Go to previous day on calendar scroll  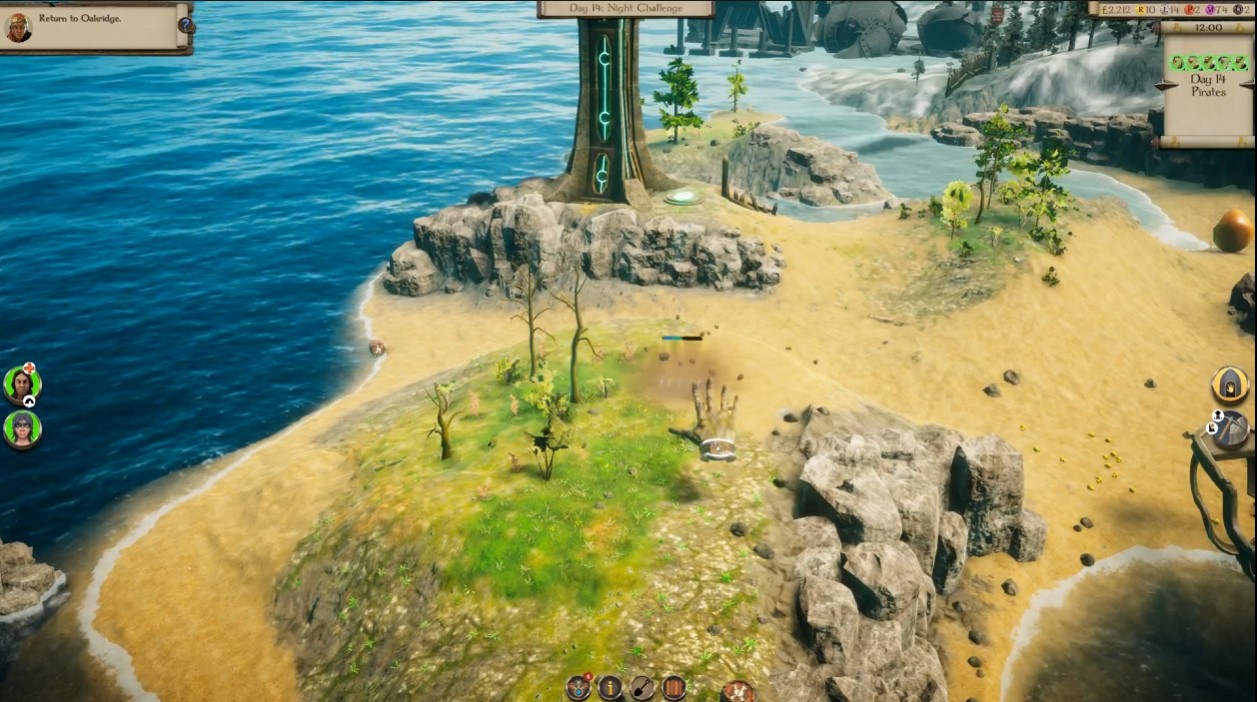(1163, 86)
